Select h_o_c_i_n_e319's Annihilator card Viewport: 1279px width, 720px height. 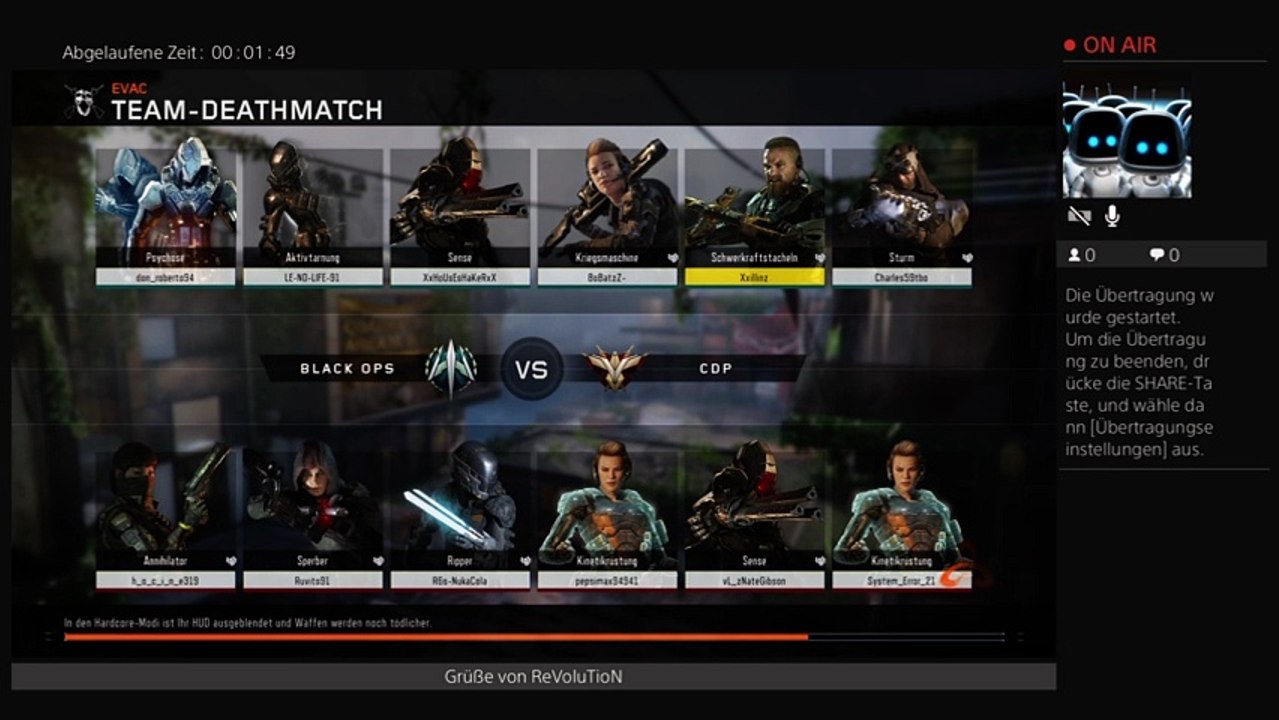pyautogui.click(x=166, y=517)
